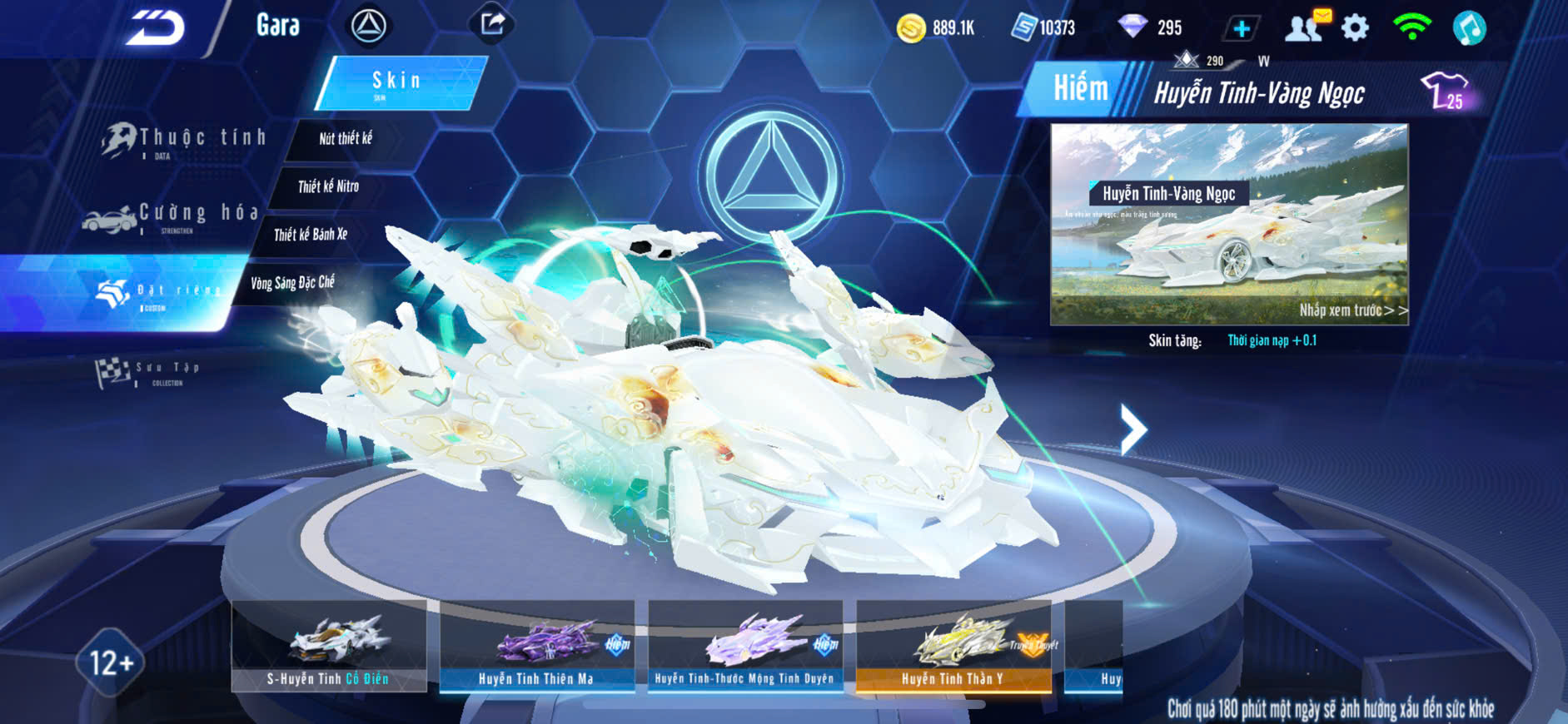This screenshot has width=1568, height=724.
Task: Open the Thuộc tính menu
Action: pos(185,139)
